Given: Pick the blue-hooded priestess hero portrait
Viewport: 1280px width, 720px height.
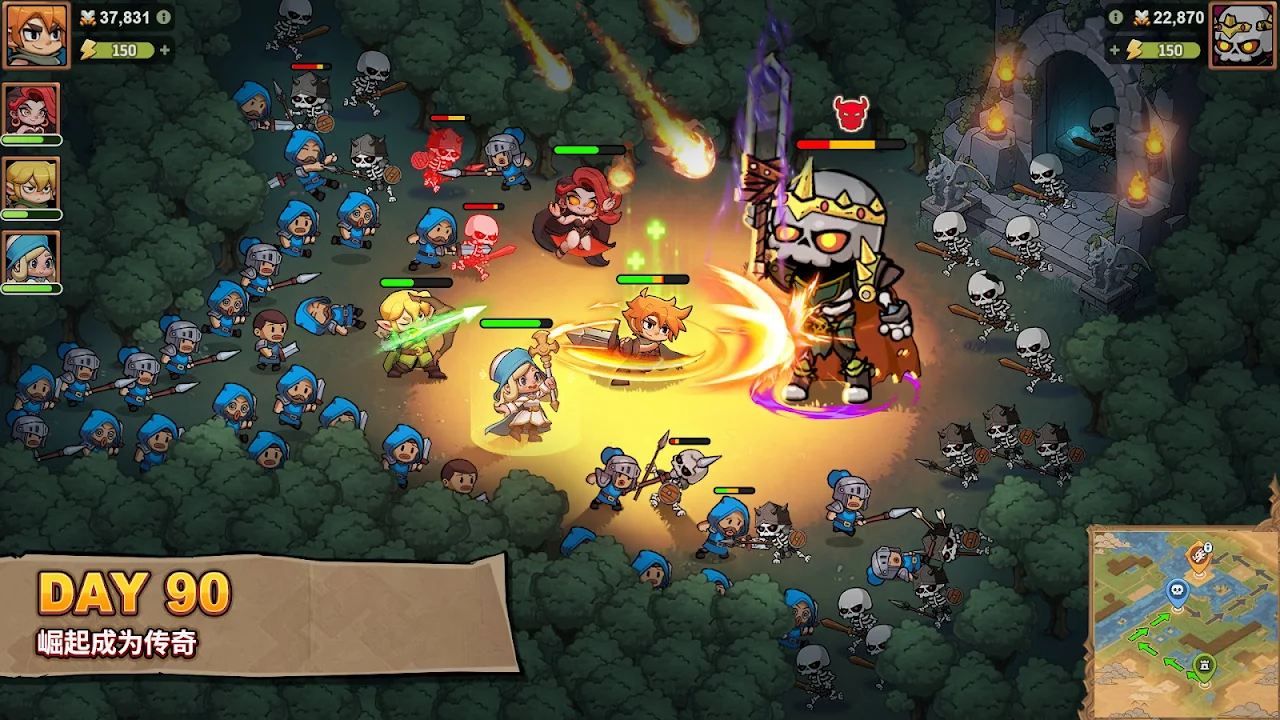Looking at the screenshot, I should point(32,257).
